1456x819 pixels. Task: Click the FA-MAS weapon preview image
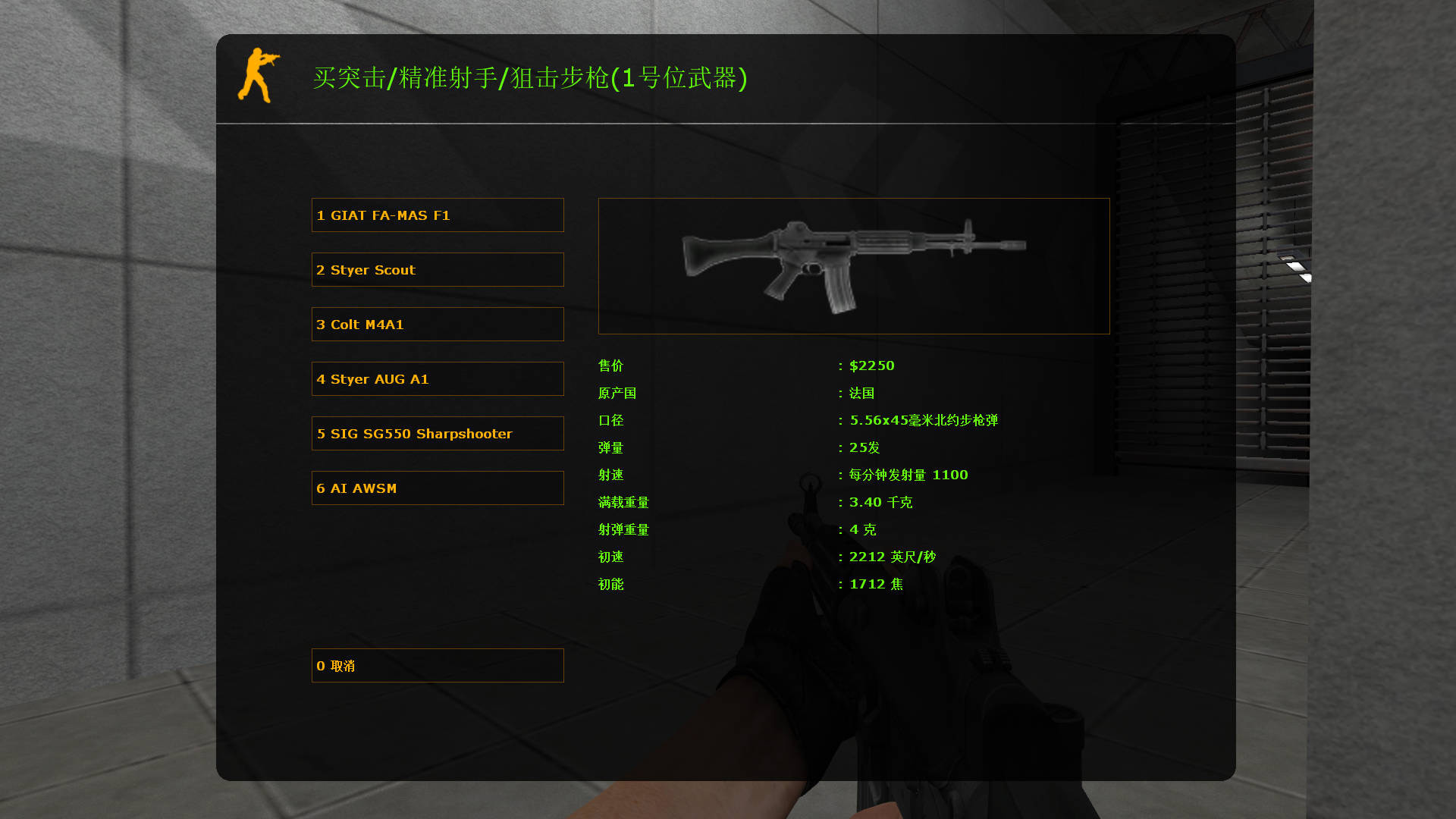pyautogui.click(x=853, y=265)
